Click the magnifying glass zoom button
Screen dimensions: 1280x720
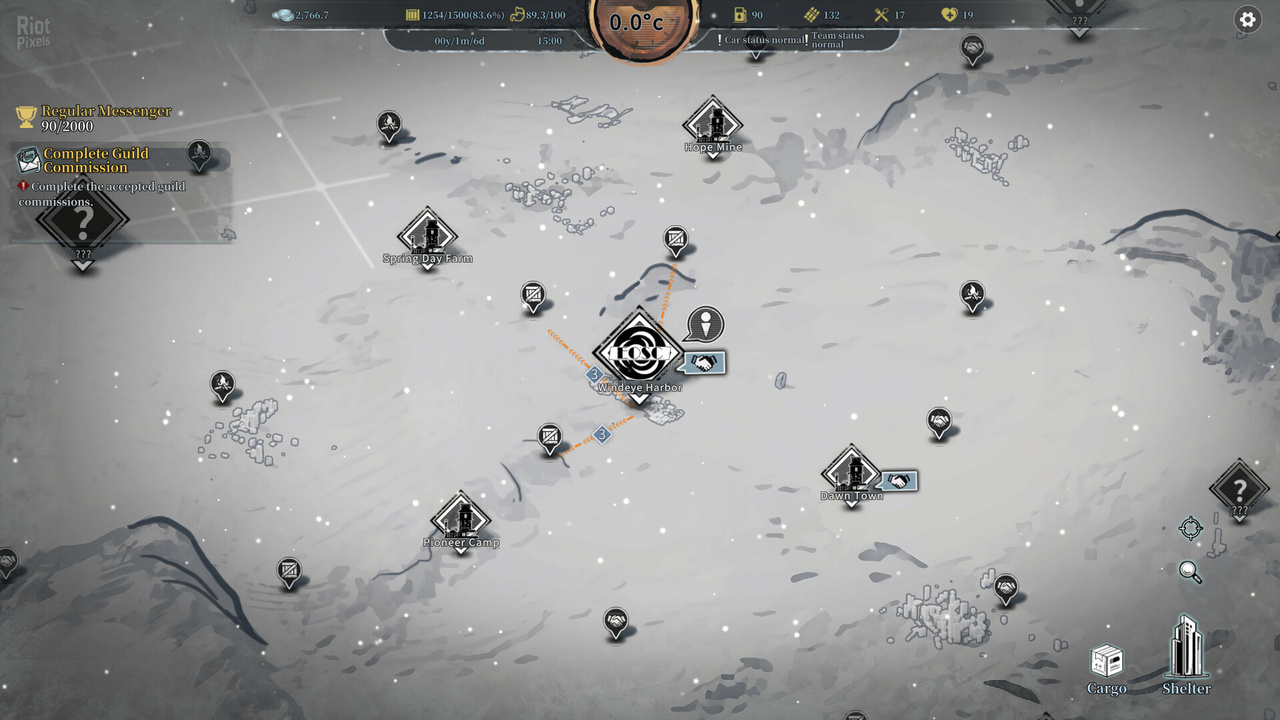1190,571
